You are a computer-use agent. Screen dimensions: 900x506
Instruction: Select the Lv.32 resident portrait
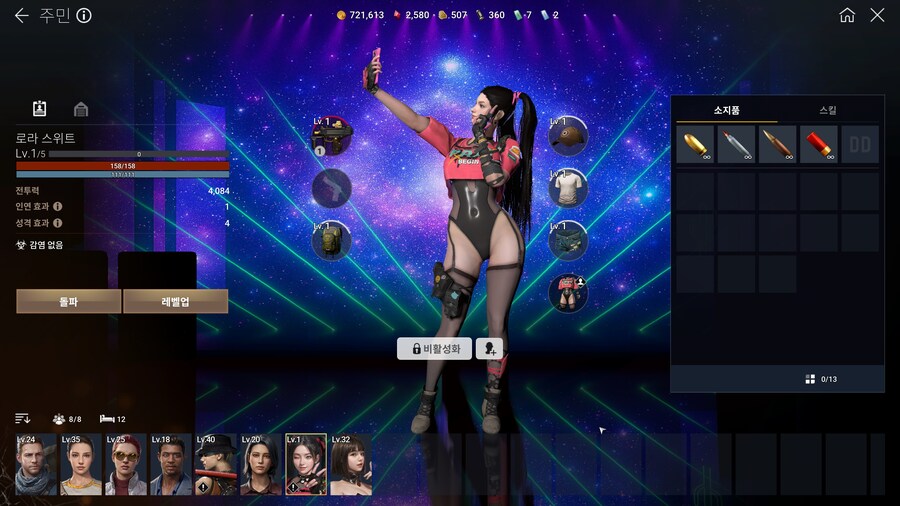click(x=350, y=464)
